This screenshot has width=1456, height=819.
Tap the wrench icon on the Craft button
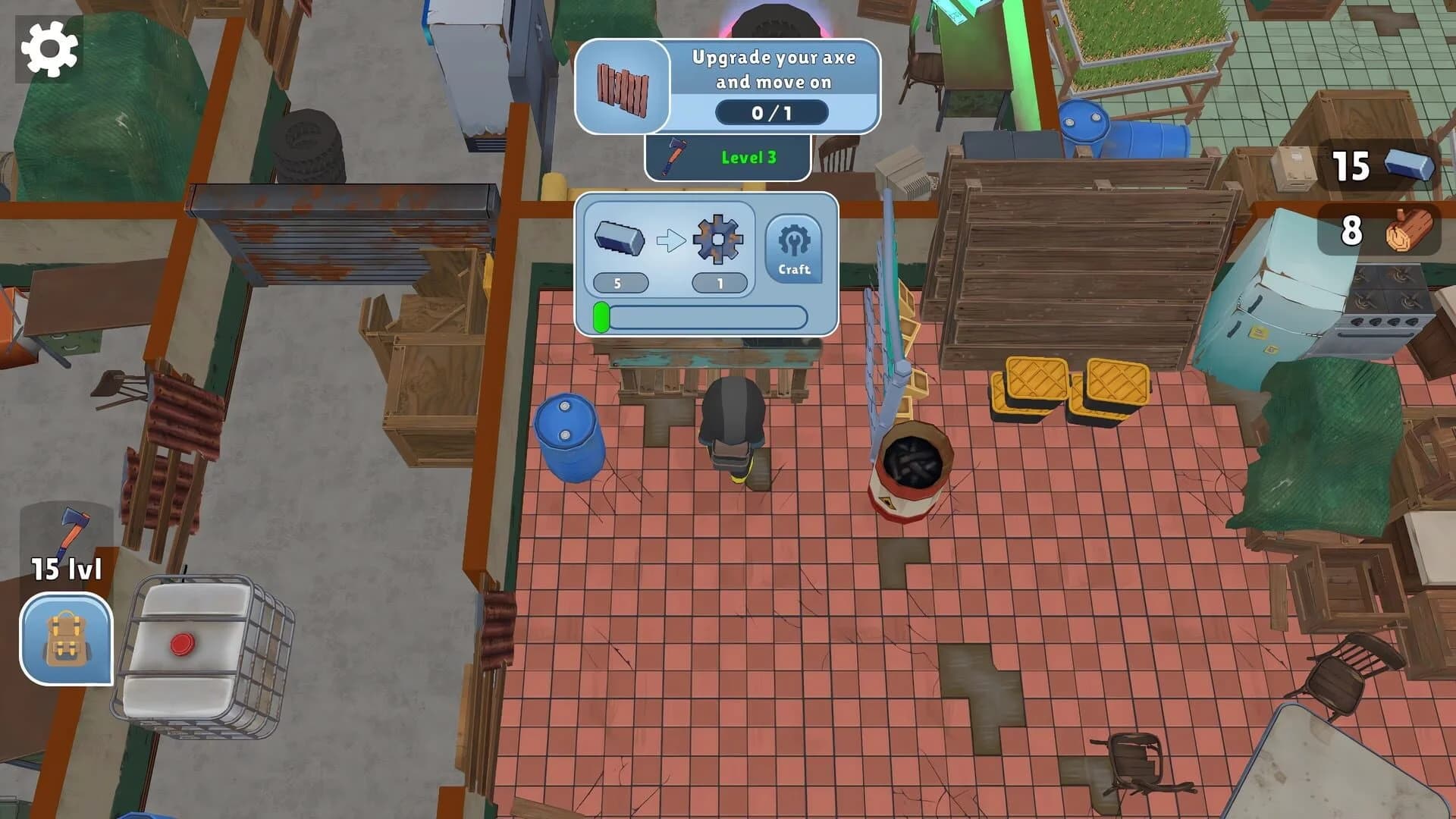click(x=792, y=241)
